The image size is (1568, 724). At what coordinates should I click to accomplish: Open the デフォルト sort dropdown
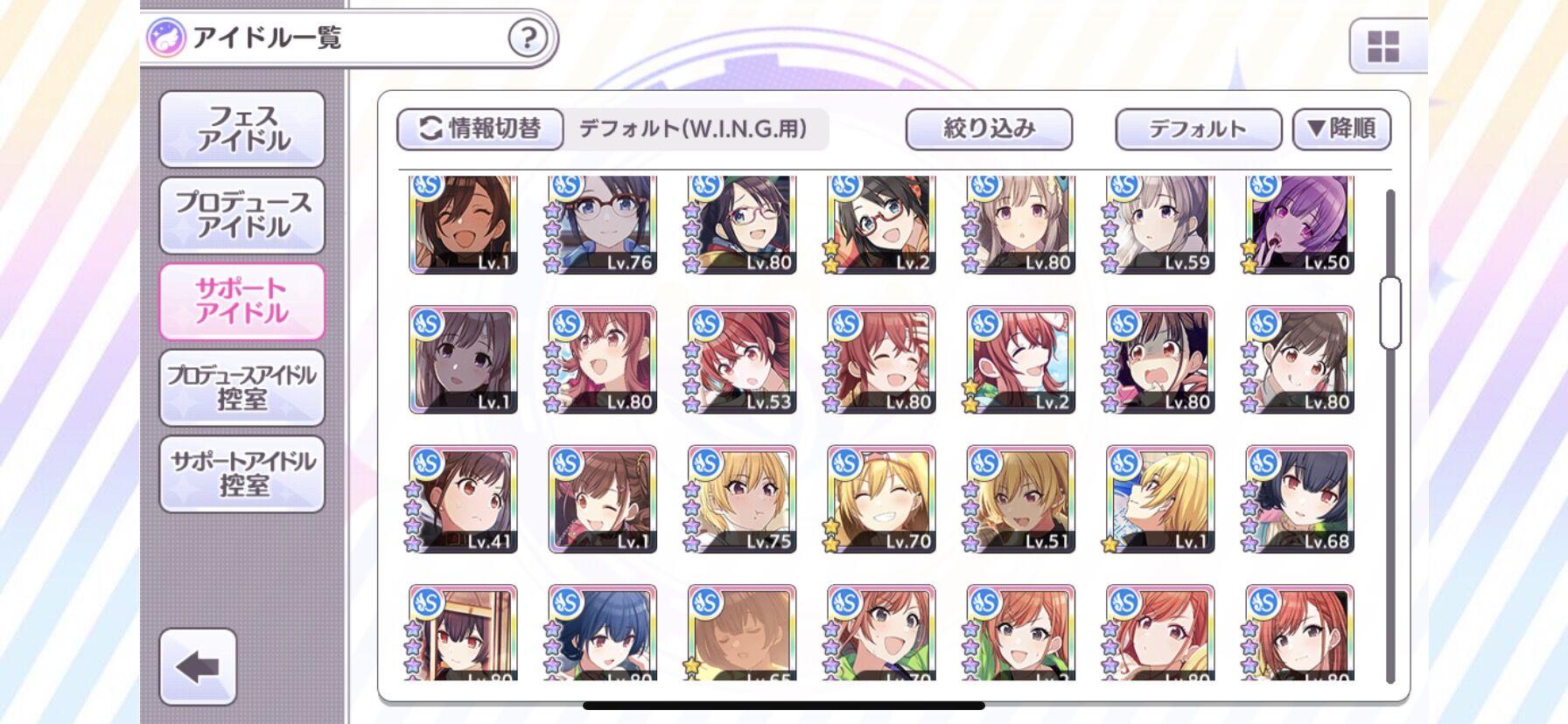click(1197, 128)
